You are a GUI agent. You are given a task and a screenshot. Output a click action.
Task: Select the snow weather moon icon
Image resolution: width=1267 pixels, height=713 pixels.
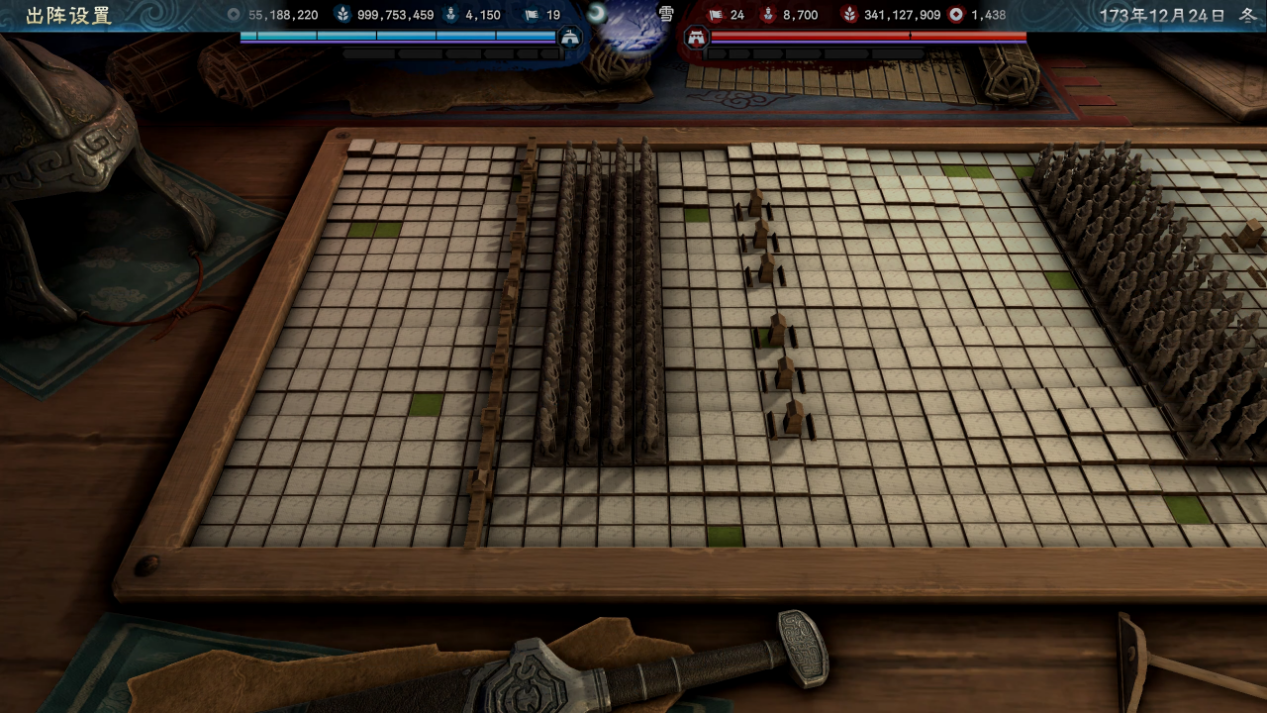598,14
